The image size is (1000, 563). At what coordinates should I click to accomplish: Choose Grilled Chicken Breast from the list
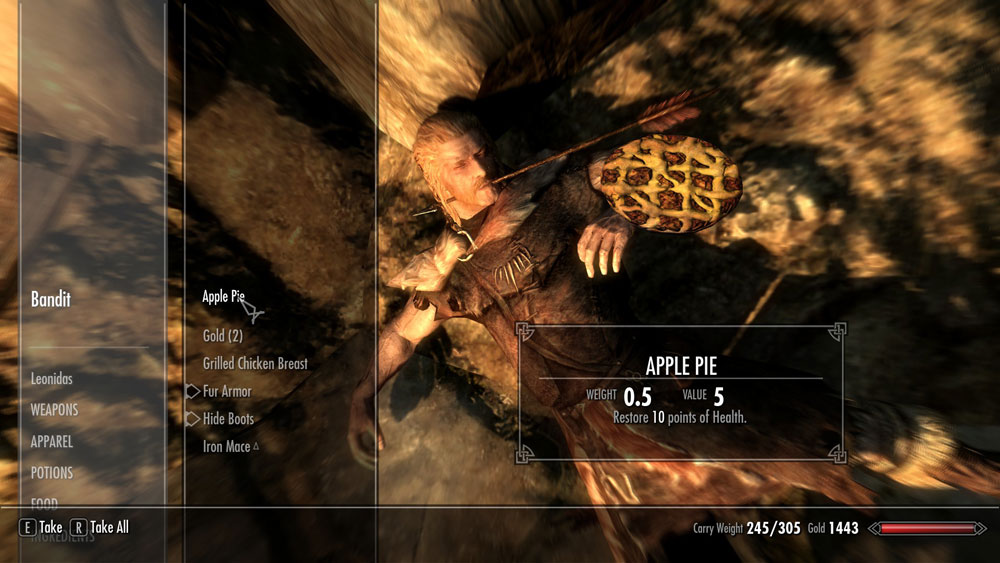coord(255,364)
